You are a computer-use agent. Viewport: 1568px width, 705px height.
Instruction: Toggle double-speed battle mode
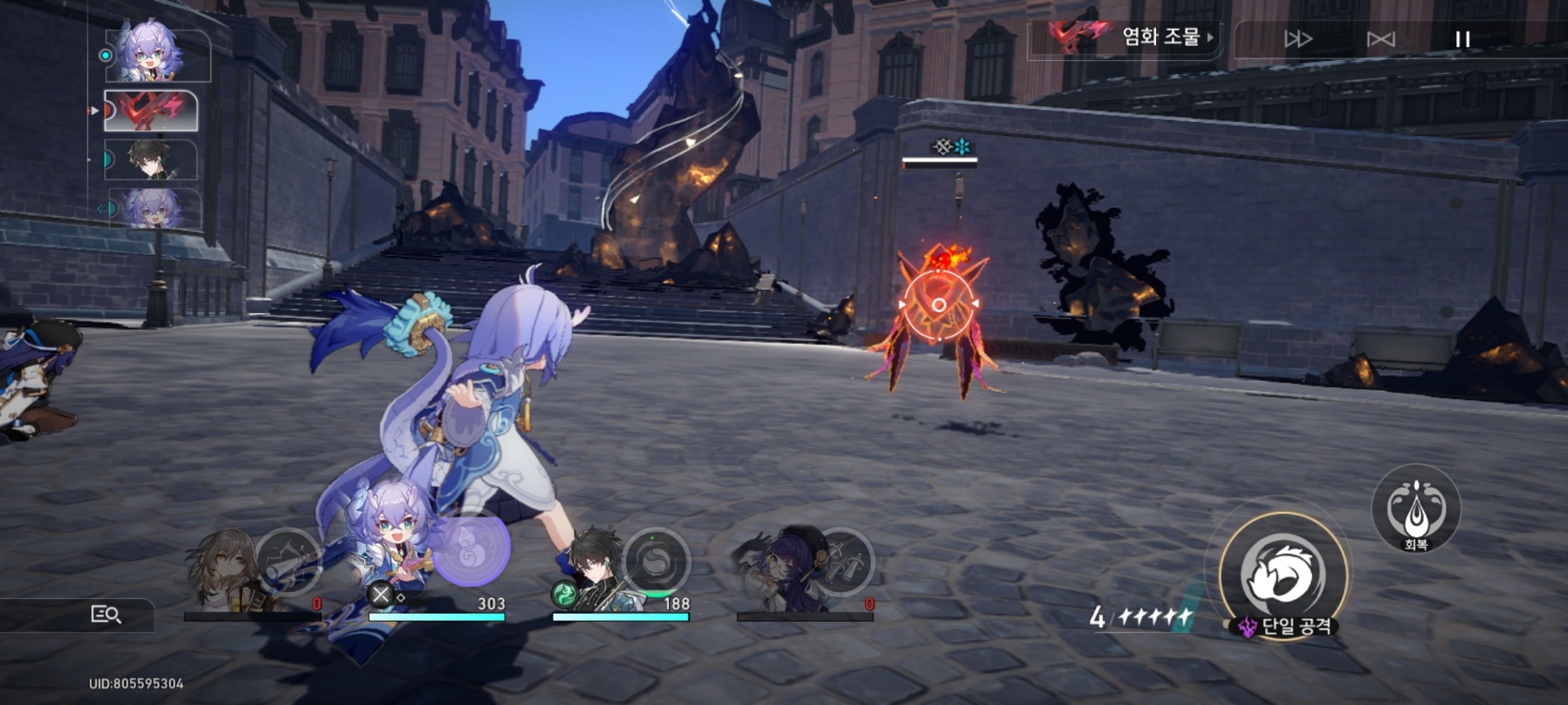point(1298,39)
